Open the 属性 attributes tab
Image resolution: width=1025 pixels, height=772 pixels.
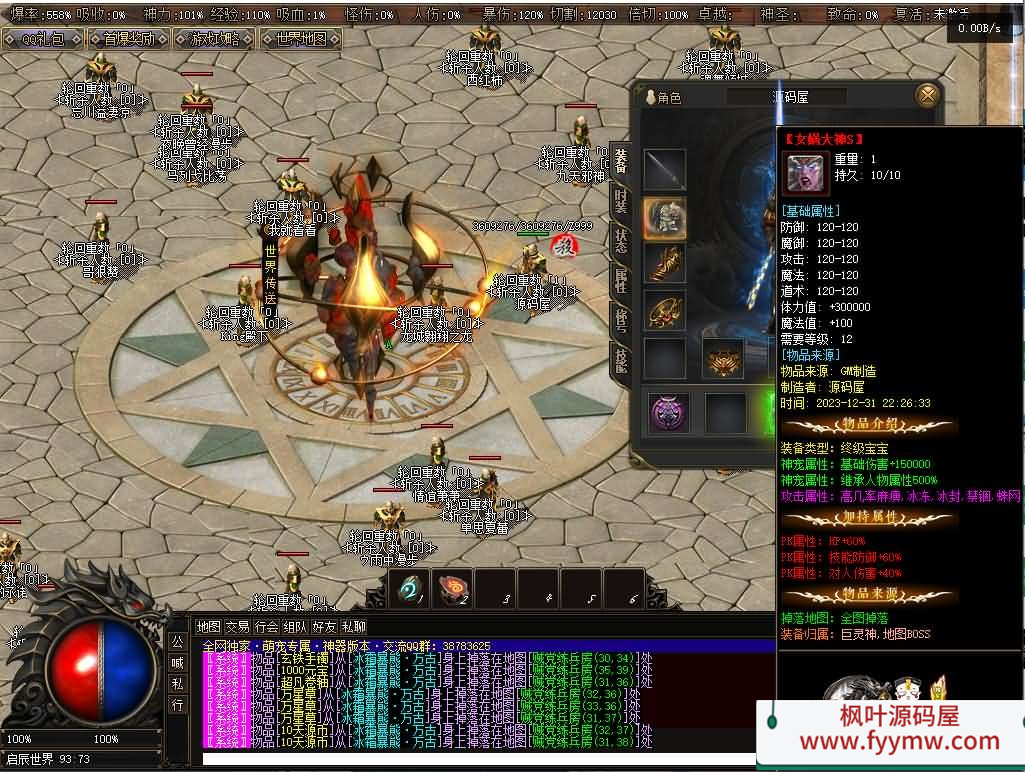[x=621, y=281]
